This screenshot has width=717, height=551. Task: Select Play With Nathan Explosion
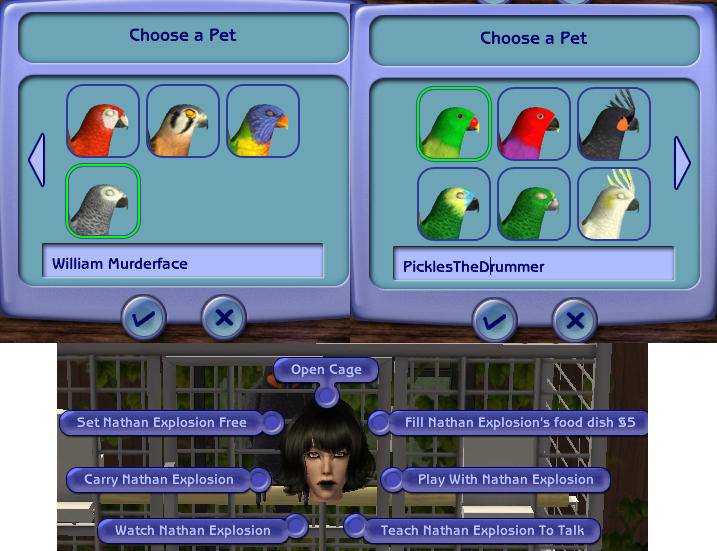505,480
